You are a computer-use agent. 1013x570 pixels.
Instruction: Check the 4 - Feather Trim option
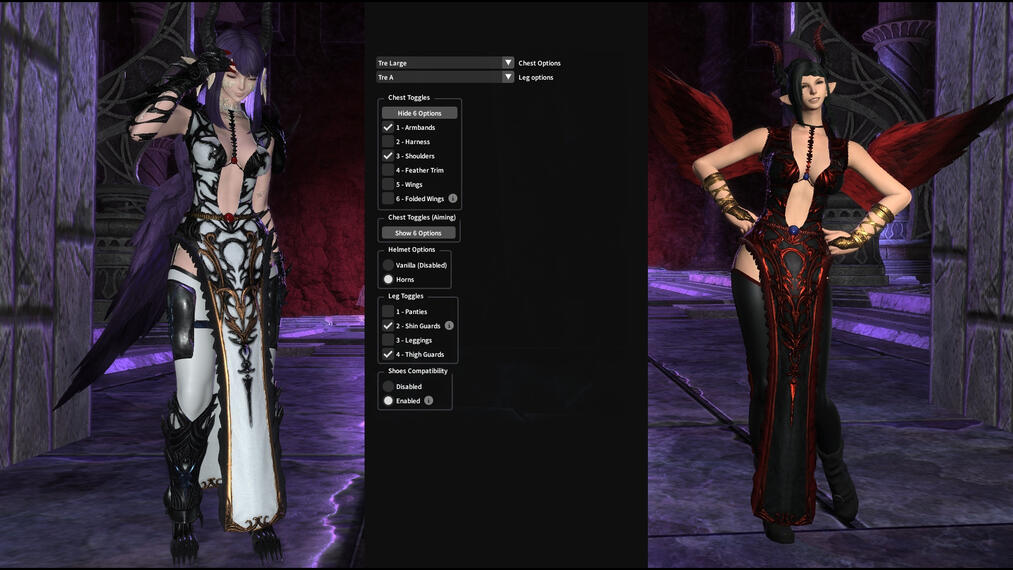click(x=388, y=170)
